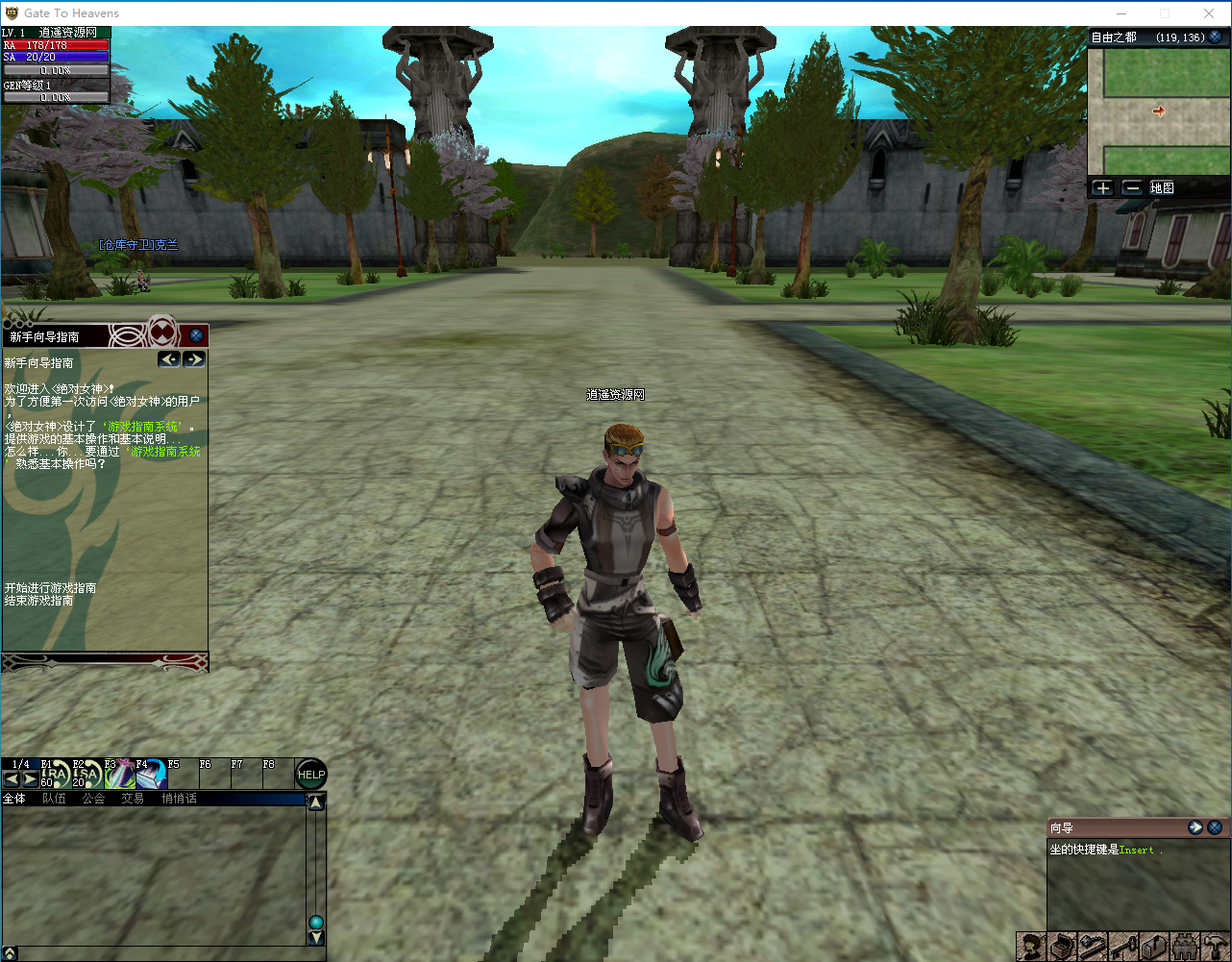Image resolution: width=1232 pixels, height=962 pixels.
Task: Close the 新手向导指南 panel
Action: (x=196, y=335)
